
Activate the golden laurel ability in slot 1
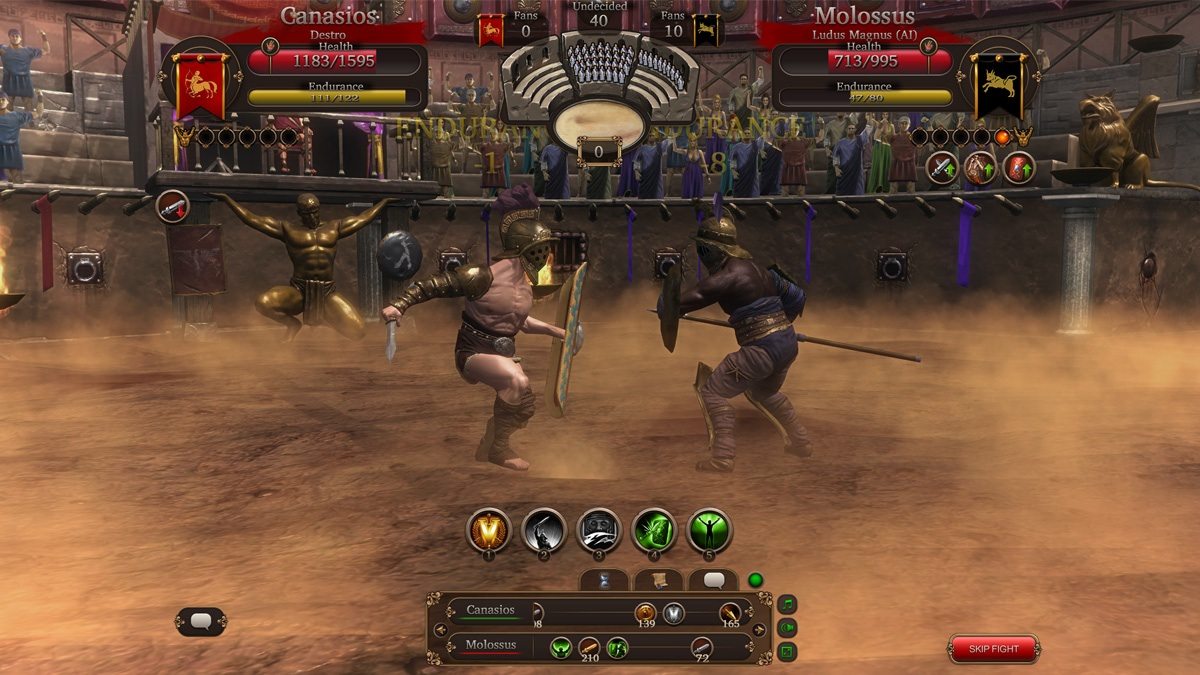pos(489,531)
